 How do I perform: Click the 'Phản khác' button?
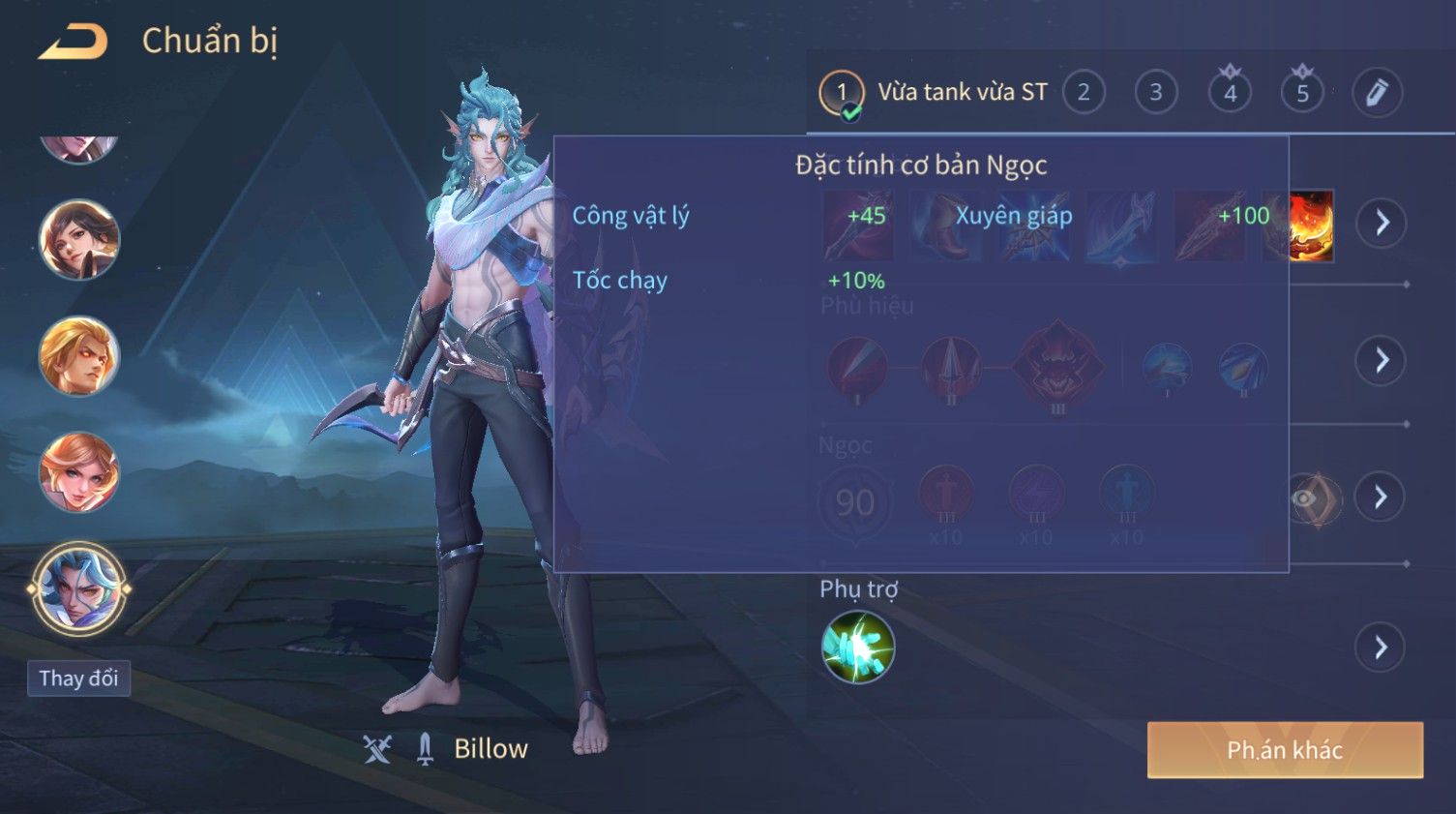(x=1285, y=750)
